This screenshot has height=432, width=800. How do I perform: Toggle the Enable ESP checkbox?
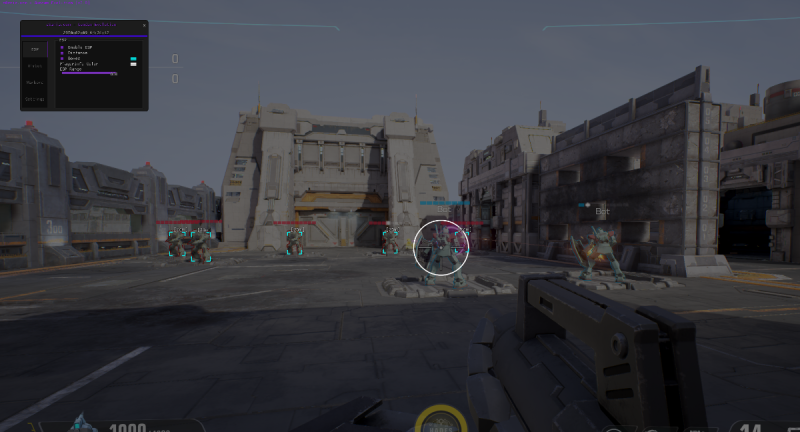(x=62, y=47)
